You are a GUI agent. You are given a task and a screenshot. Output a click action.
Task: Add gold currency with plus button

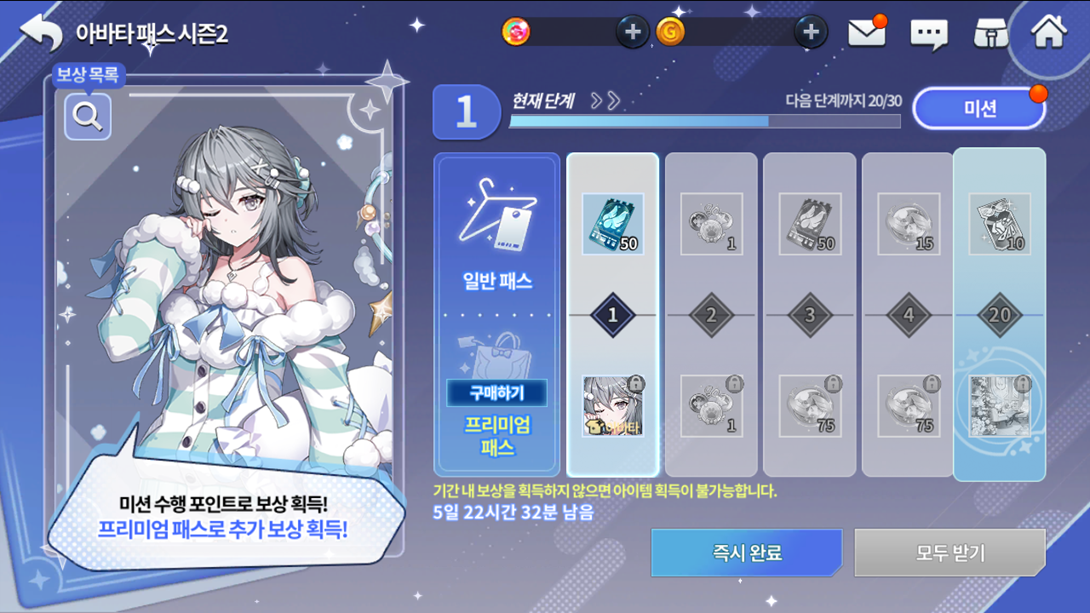click(810, 32)
